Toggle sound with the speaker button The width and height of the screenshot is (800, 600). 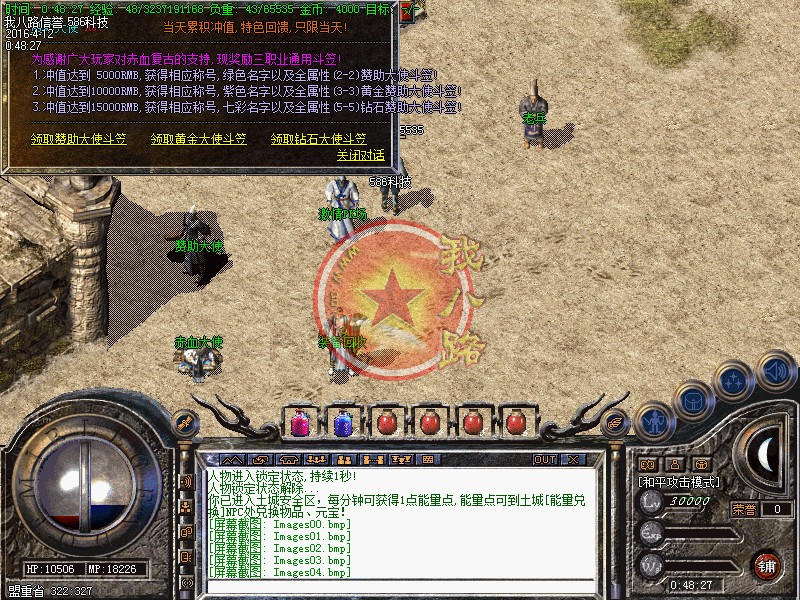click(774, 372)
